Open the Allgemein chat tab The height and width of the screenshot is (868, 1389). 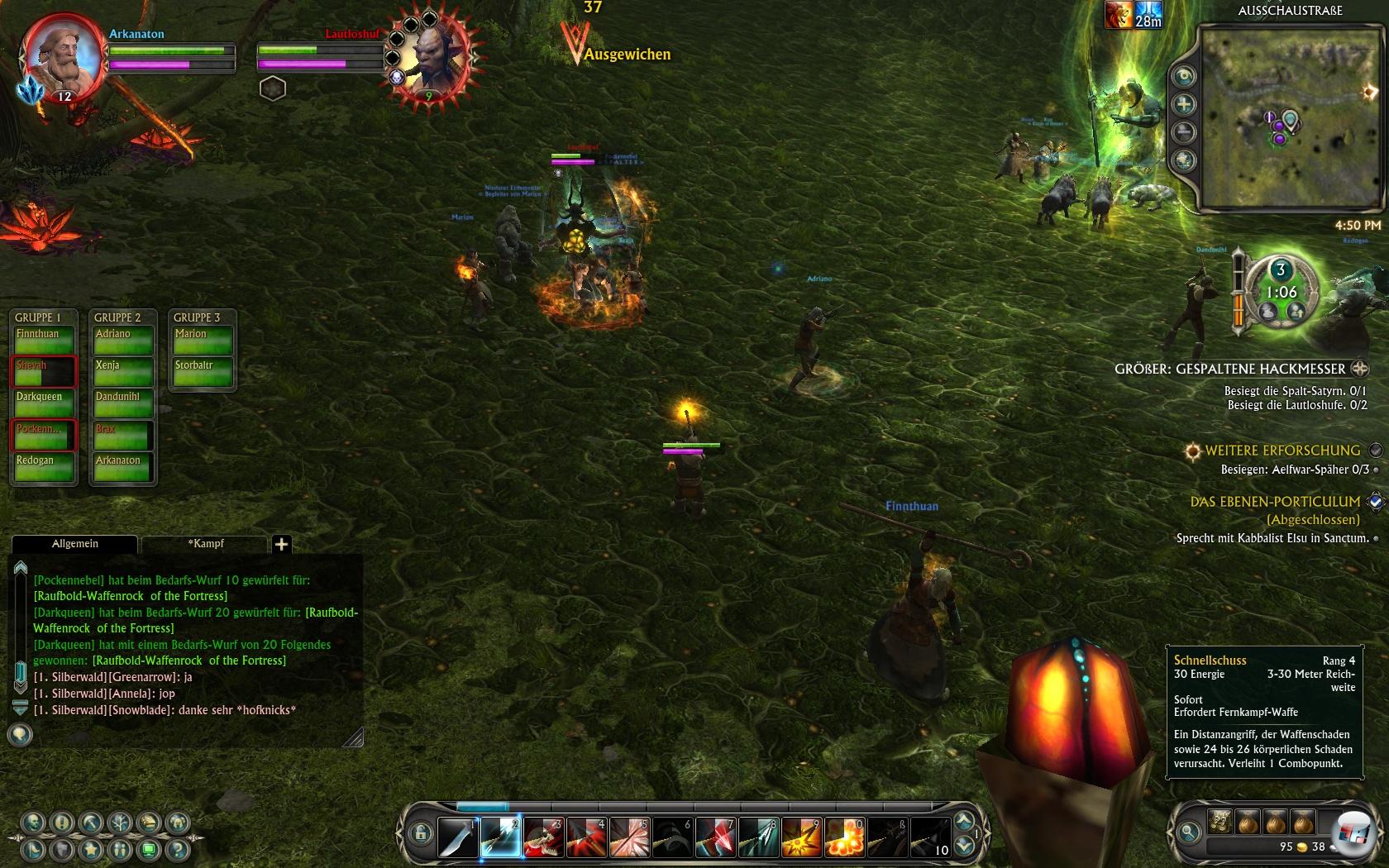pyautogui.click(x=74, y=544)
